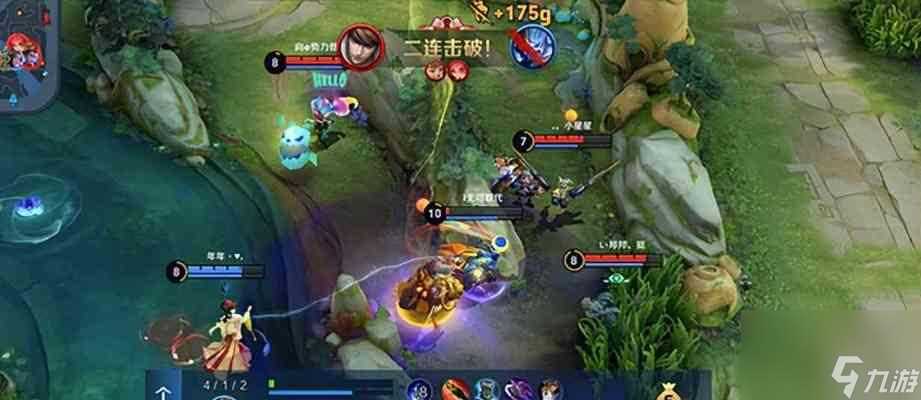921x400 pixels.
Task: Open the gold money bag shop
Action: coord(667,387)
